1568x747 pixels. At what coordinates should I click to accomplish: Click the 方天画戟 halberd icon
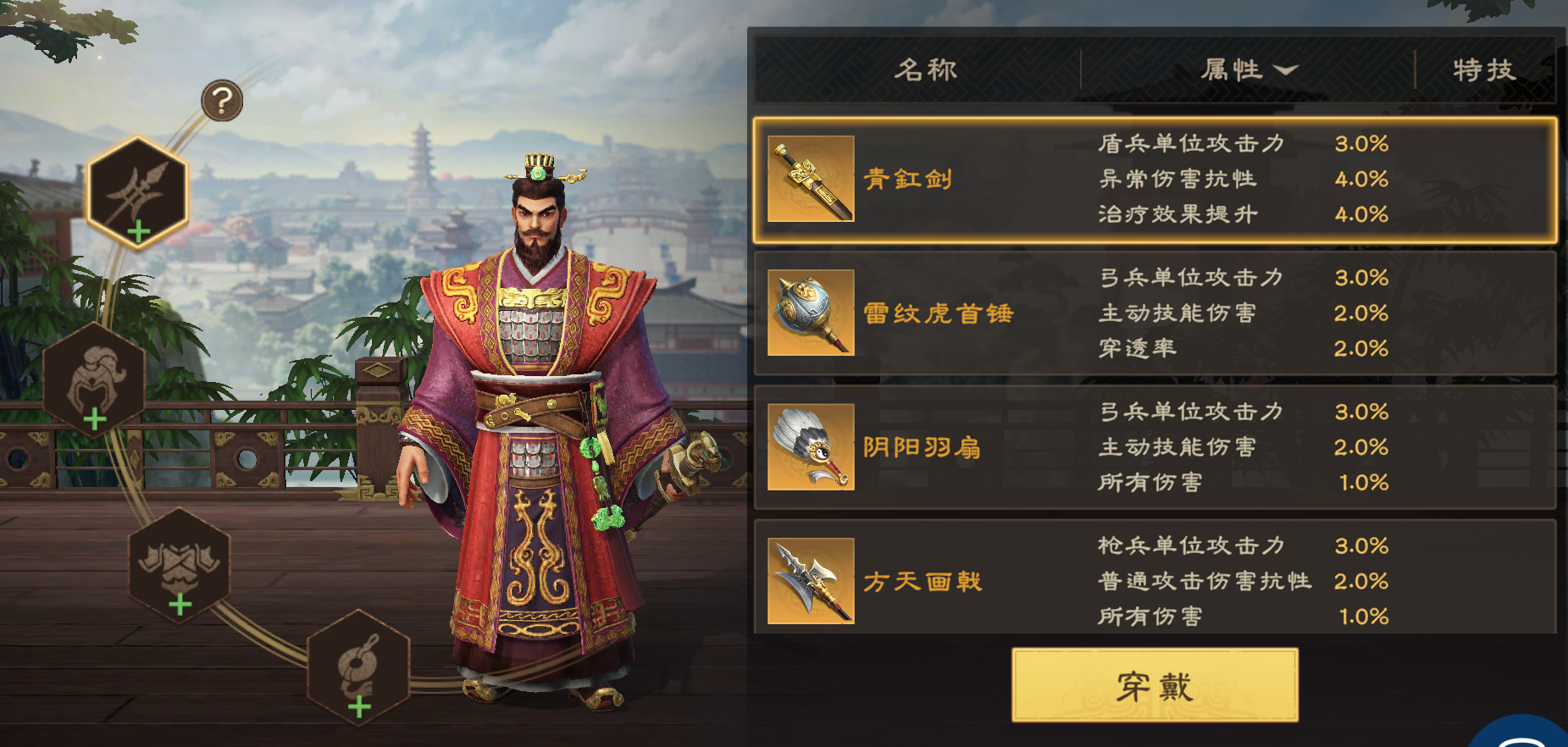811,581
